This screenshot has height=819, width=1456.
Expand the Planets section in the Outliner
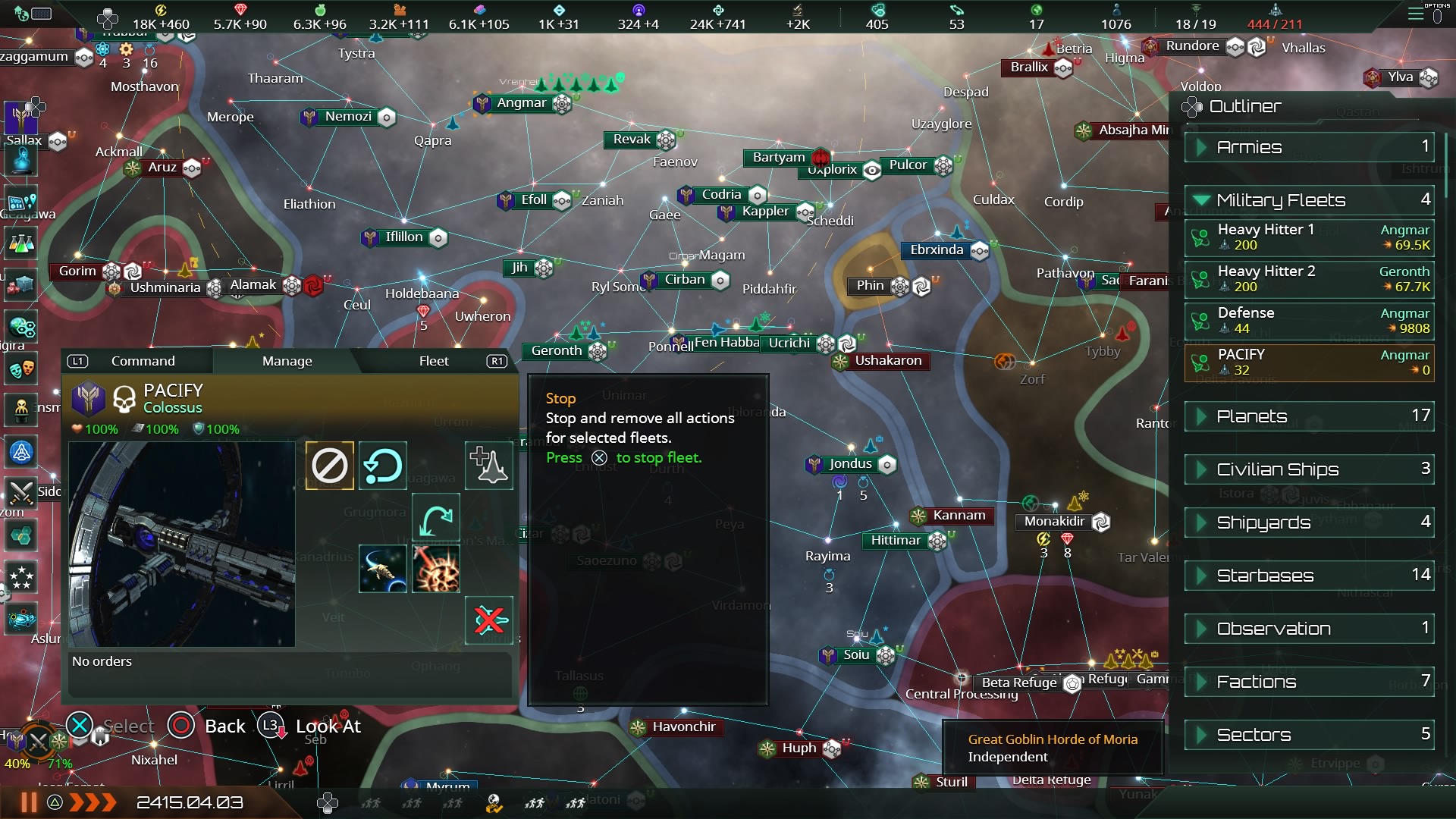(x=1308, y=416)
